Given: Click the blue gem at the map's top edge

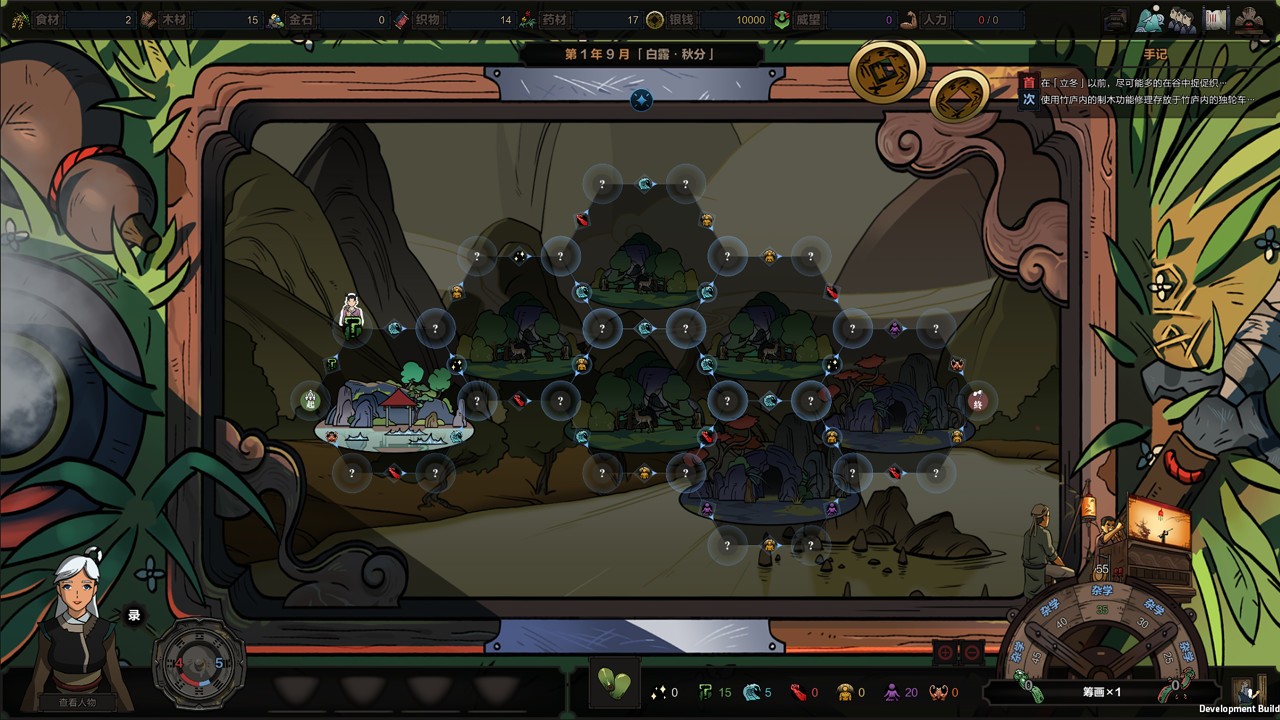Looking at the screenshot, I should tap(641, 99).
